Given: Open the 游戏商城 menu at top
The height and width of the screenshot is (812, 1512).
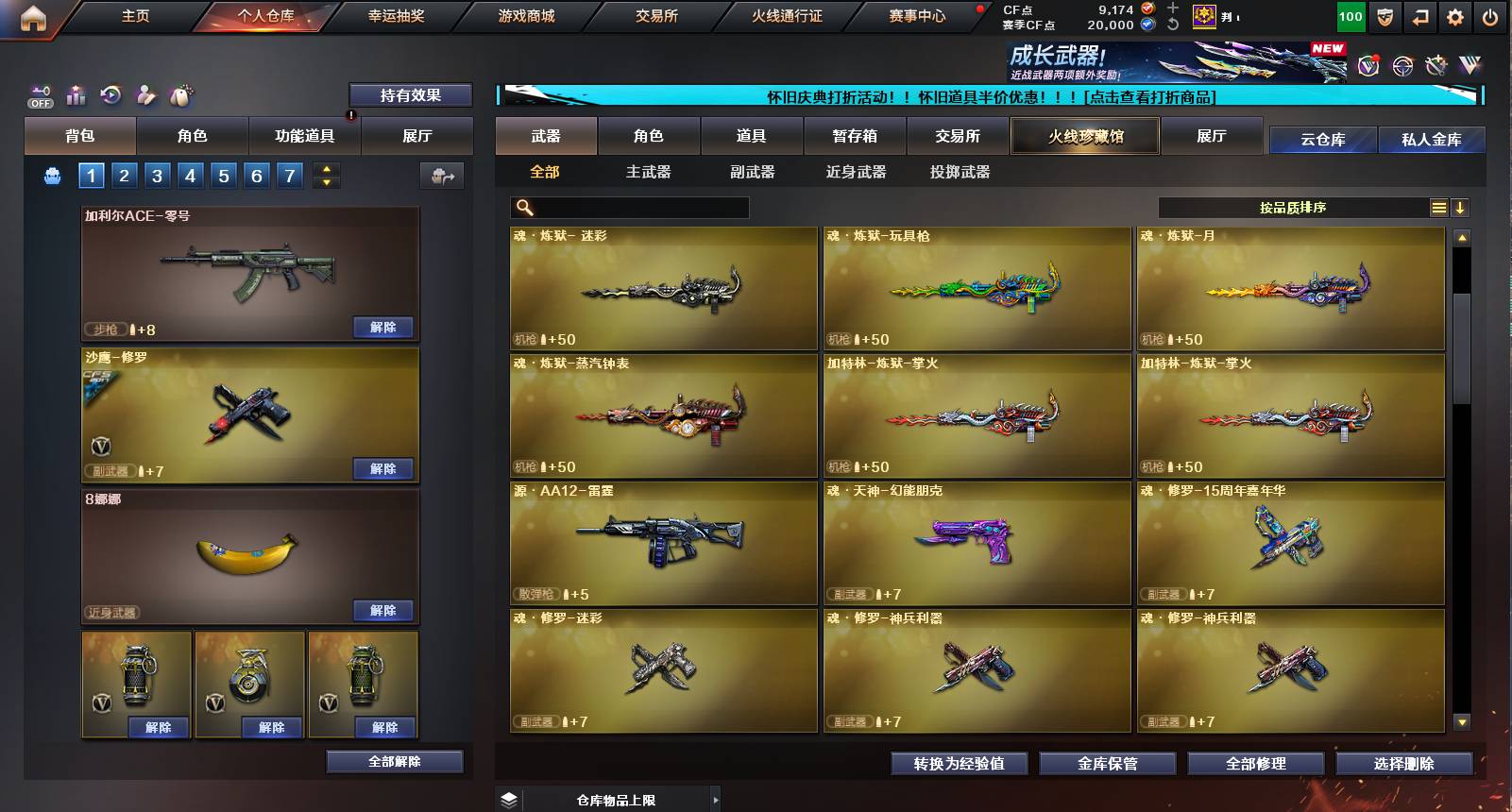Looking at the screenshot, I should [525, 15].
